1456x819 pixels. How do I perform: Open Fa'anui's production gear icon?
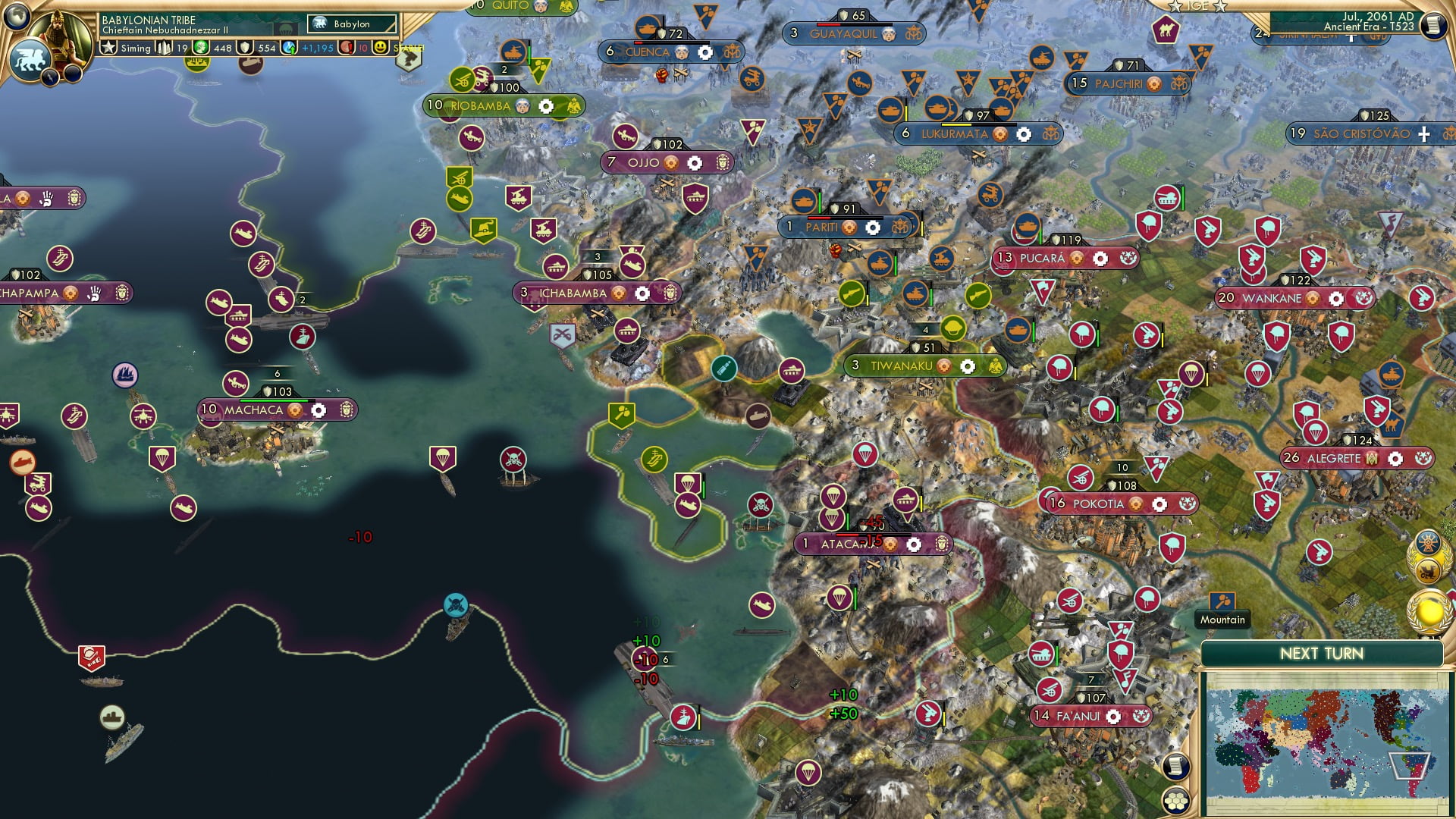pyautogui.click(x=1112, y=715)
